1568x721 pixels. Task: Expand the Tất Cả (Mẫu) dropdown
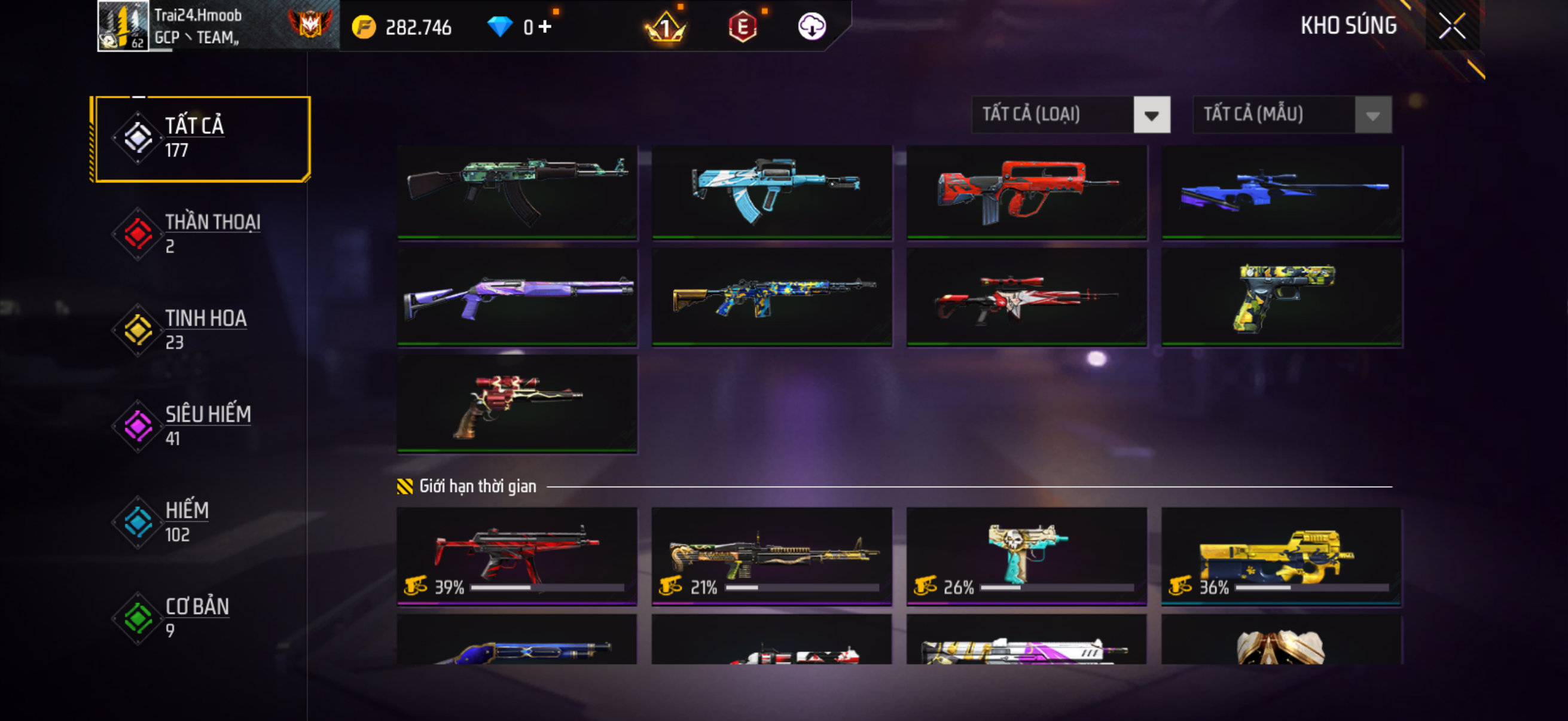(1292, 114)
